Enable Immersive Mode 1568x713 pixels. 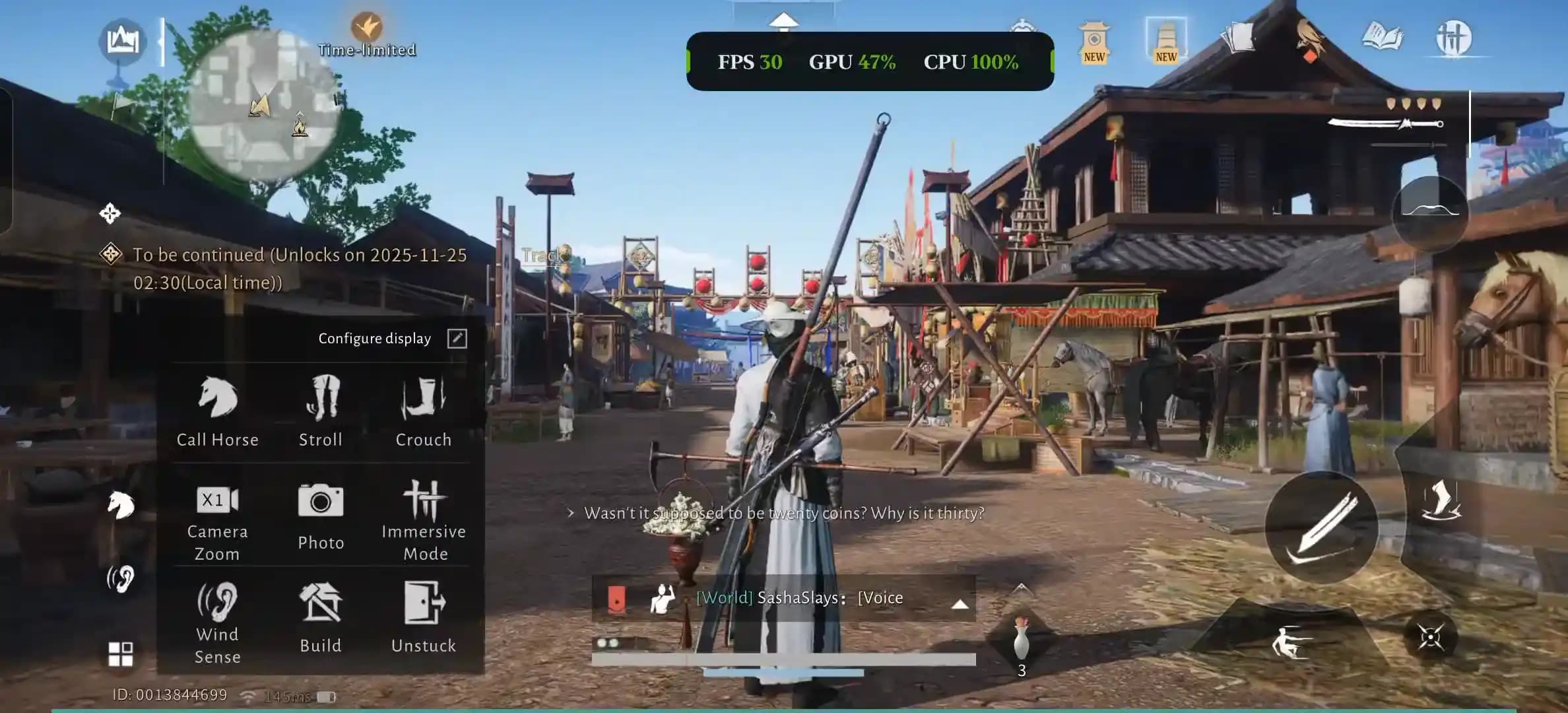424,519
